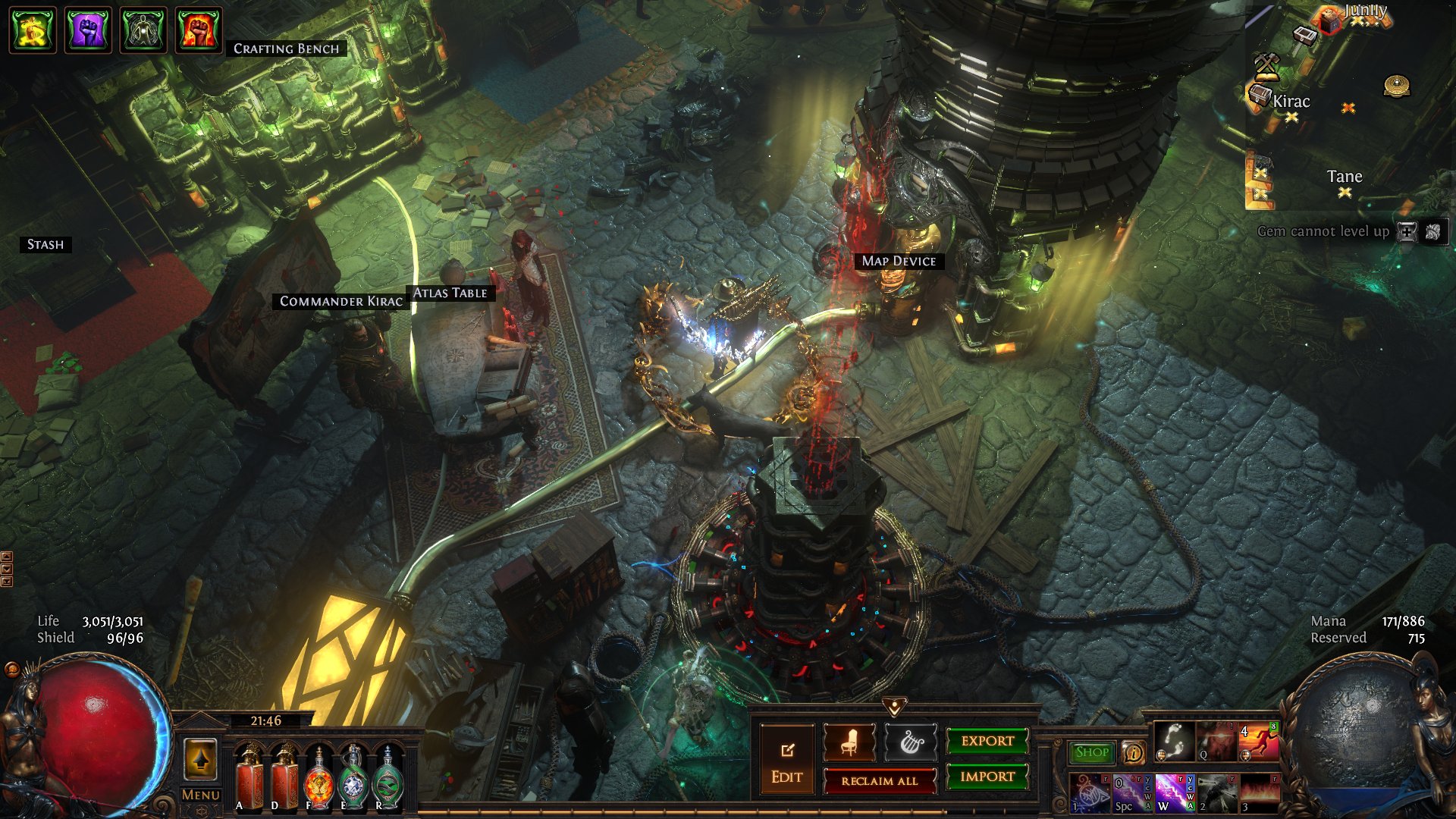Use the orange winged flask on F
1456x819 pixels.
pos(319,777)
